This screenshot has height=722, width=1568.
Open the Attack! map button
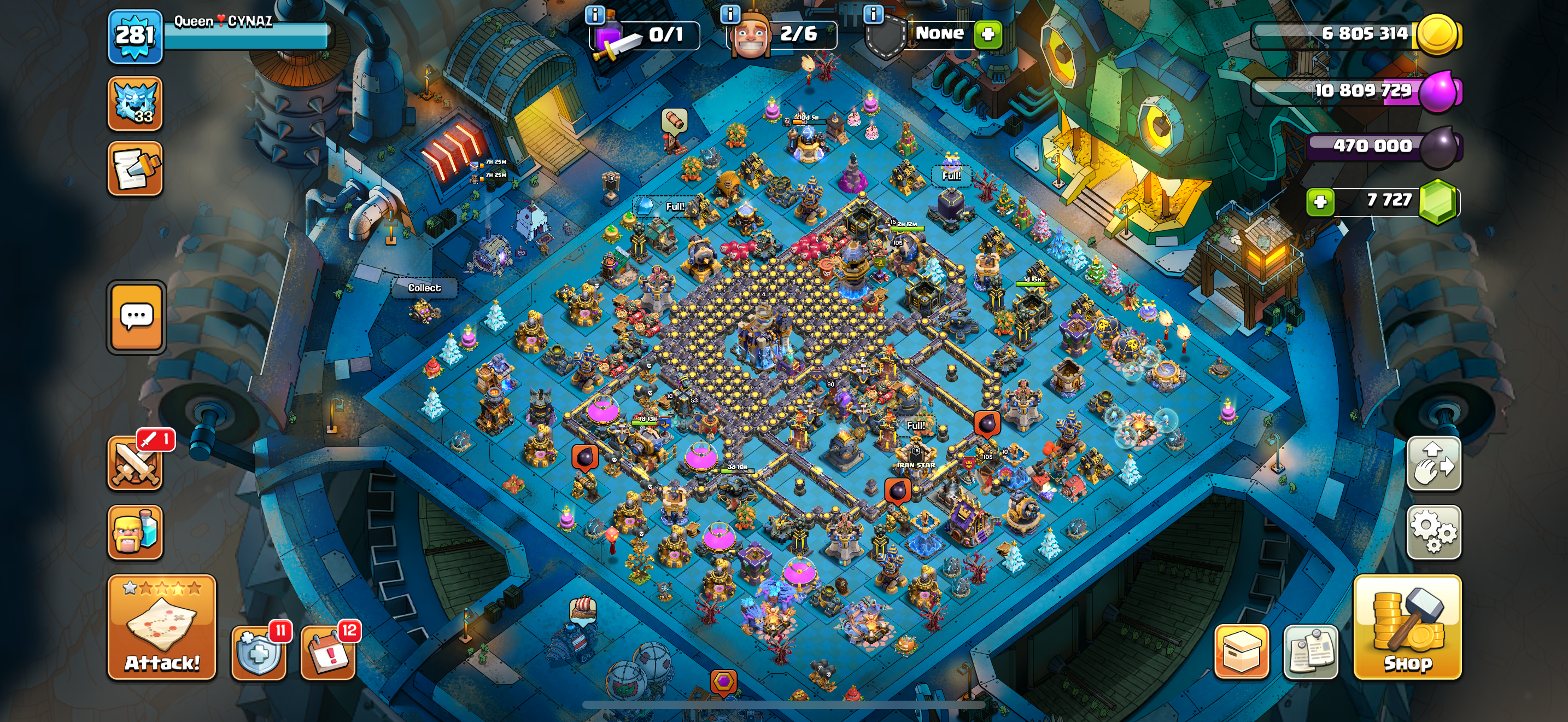(162, 627)
